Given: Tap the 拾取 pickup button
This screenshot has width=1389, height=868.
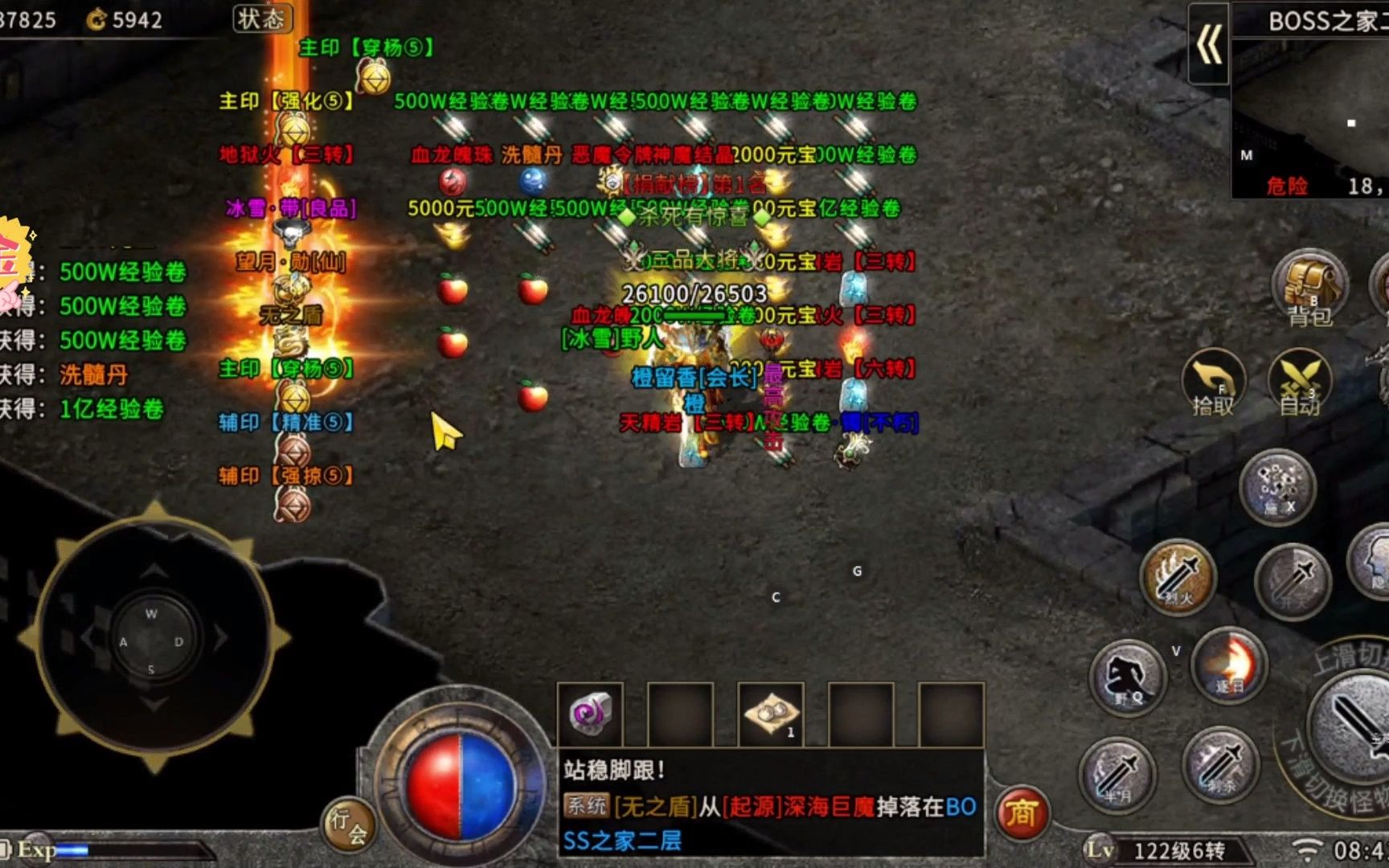Looking at the screenshot, I should 1213,382.
